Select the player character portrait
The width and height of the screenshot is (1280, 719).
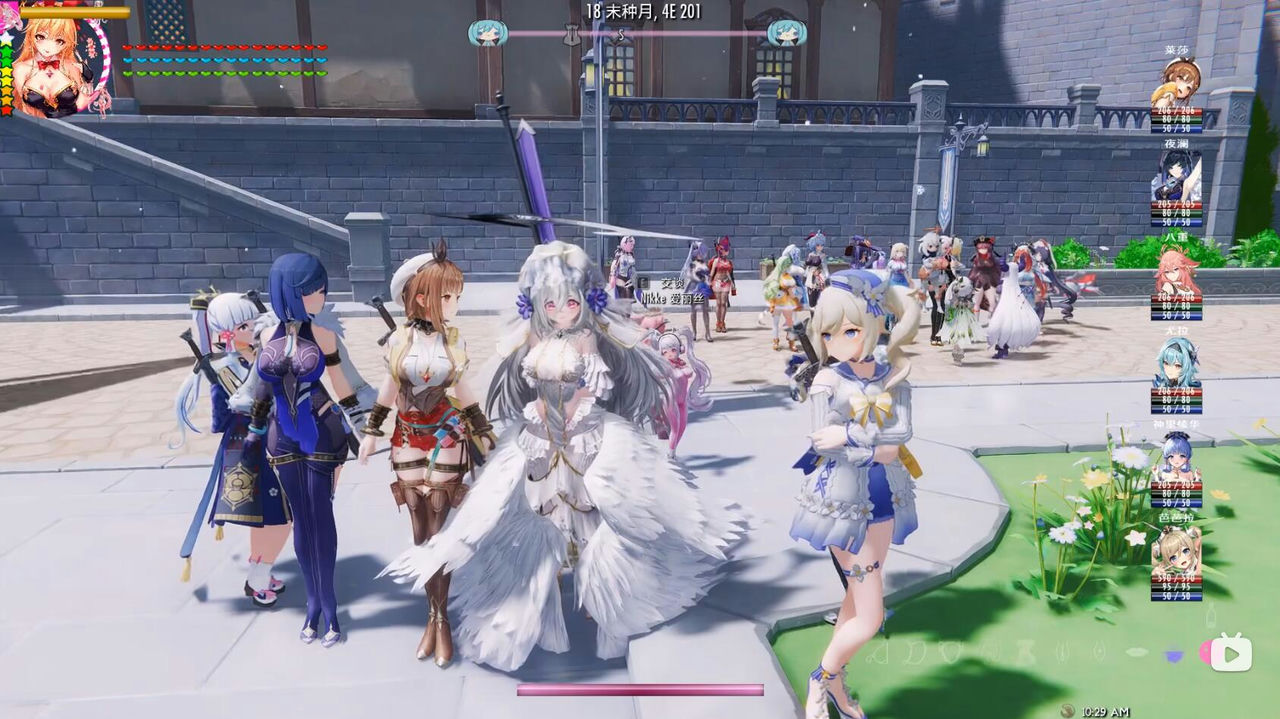(x=58, y=64)
